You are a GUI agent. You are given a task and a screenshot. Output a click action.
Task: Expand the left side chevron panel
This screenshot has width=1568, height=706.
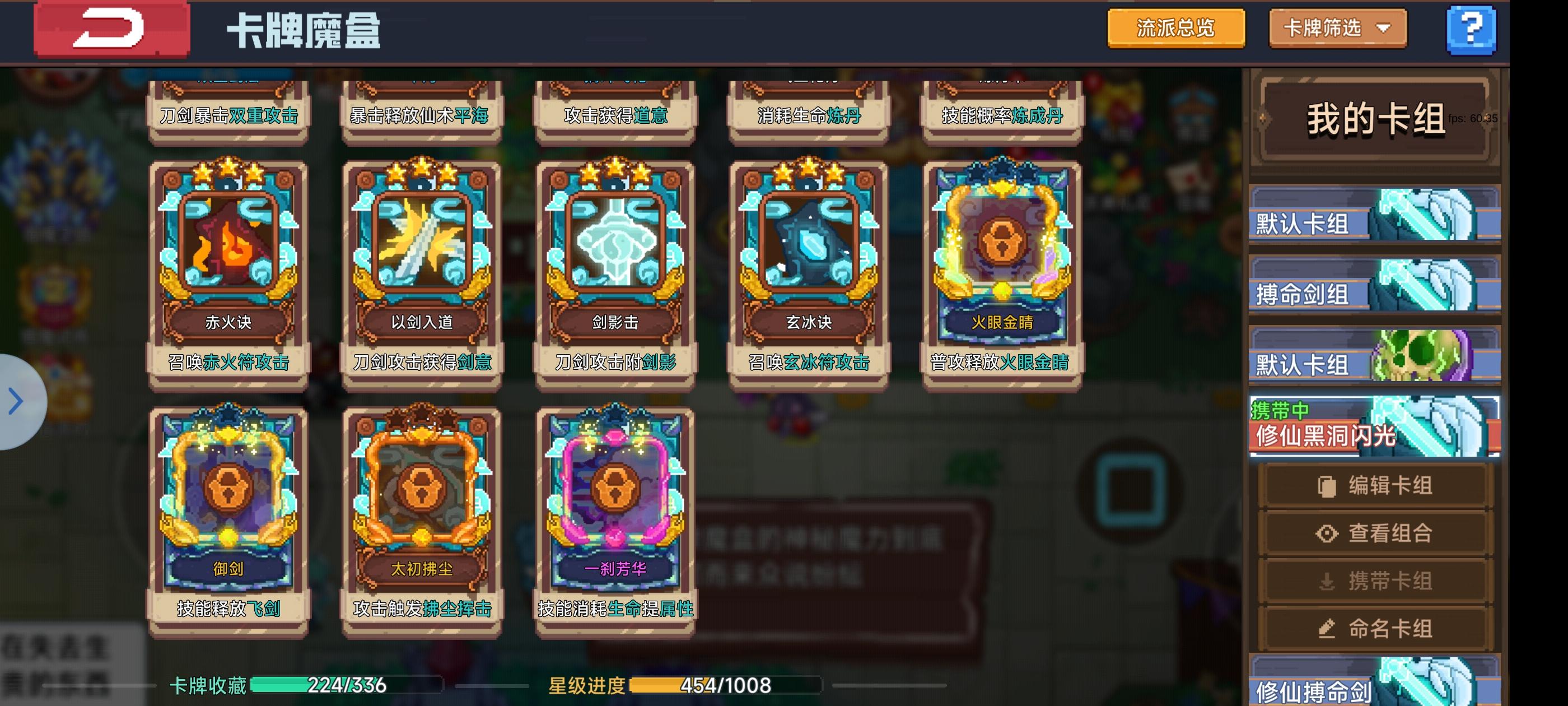[x=15, y=400]
